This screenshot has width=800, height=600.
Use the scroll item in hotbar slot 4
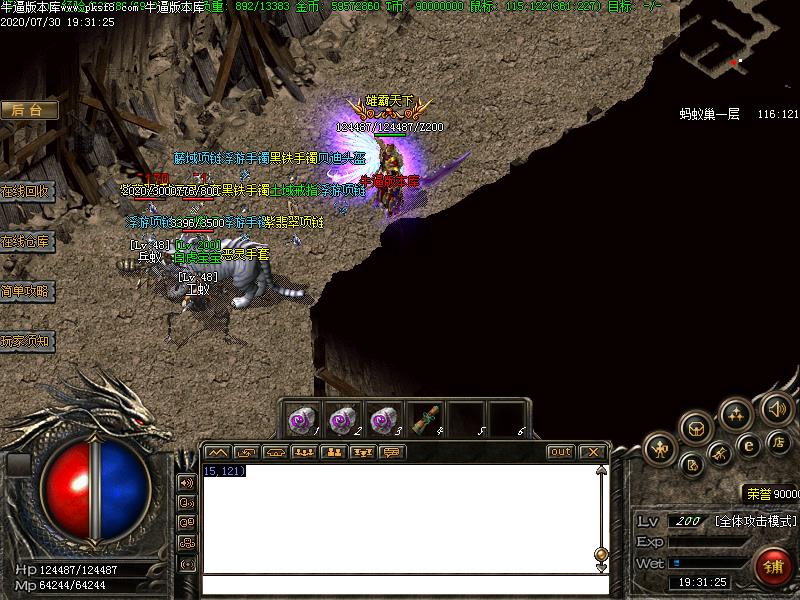(x=427, y=418)
